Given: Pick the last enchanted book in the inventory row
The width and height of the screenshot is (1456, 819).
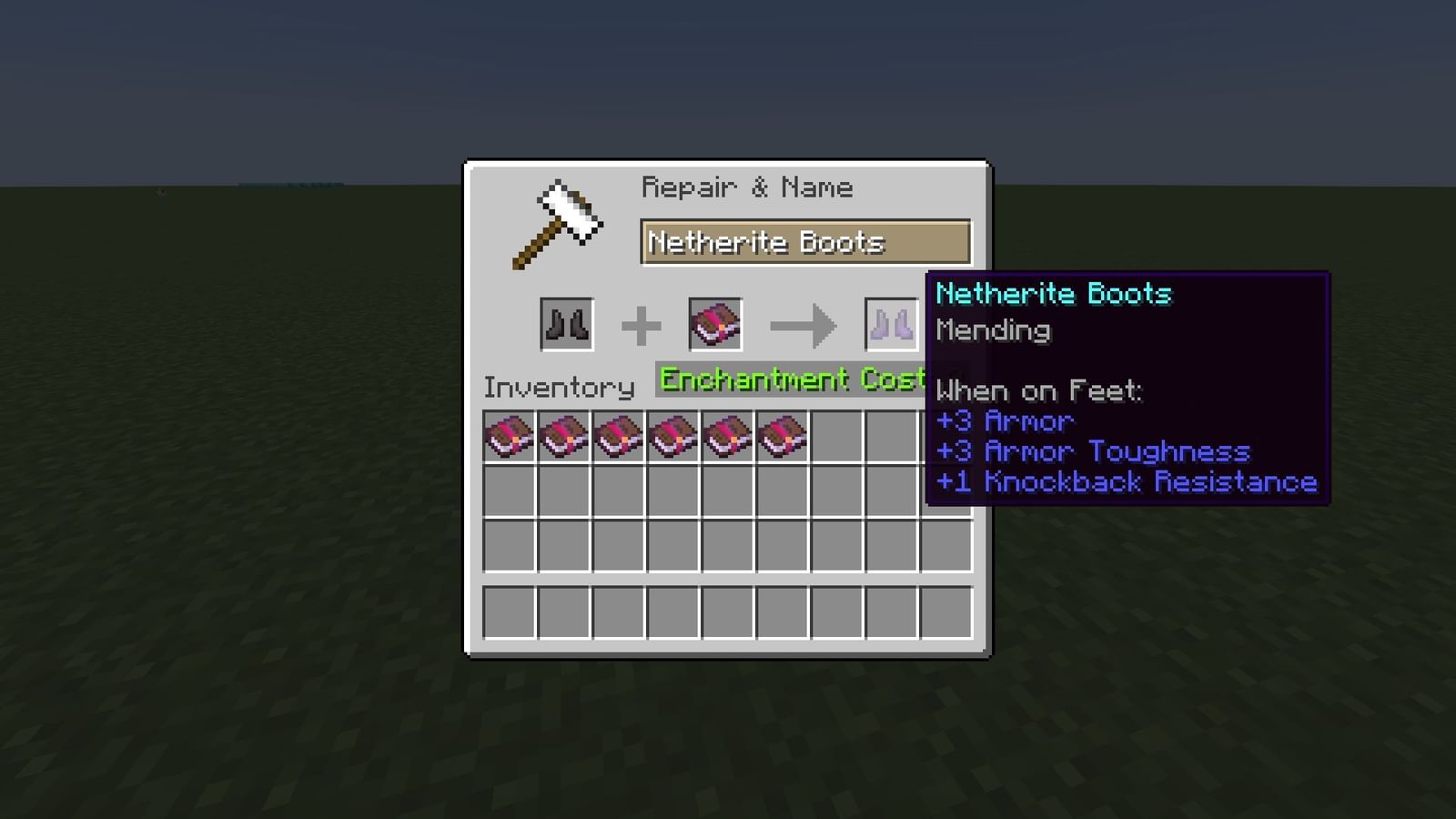Looking at the screenshot, I should [x=781, y=435].
